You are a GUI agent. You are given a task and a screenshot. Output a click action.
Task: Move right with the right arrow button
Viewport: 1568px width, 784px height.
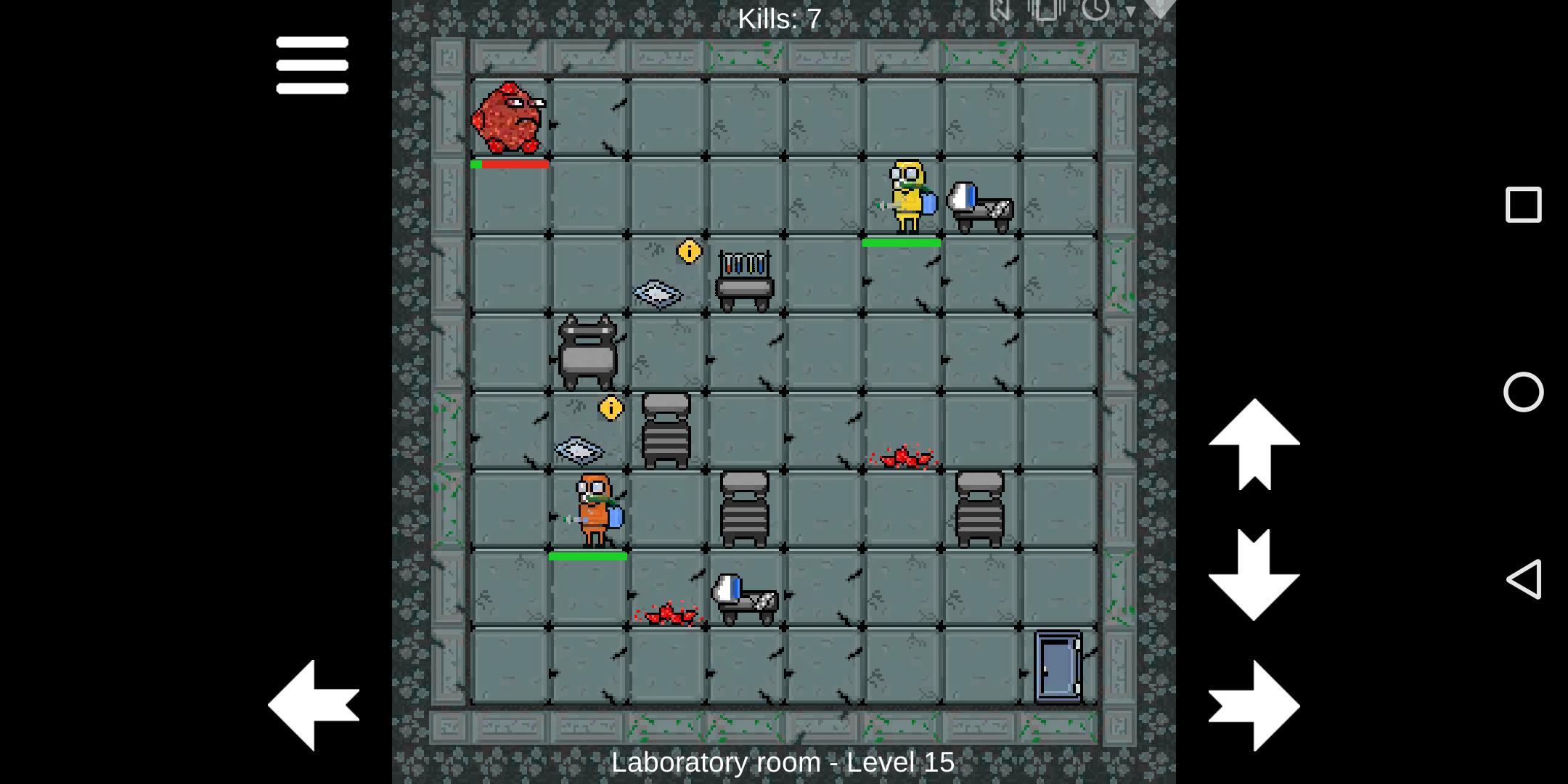[1254, 705]
